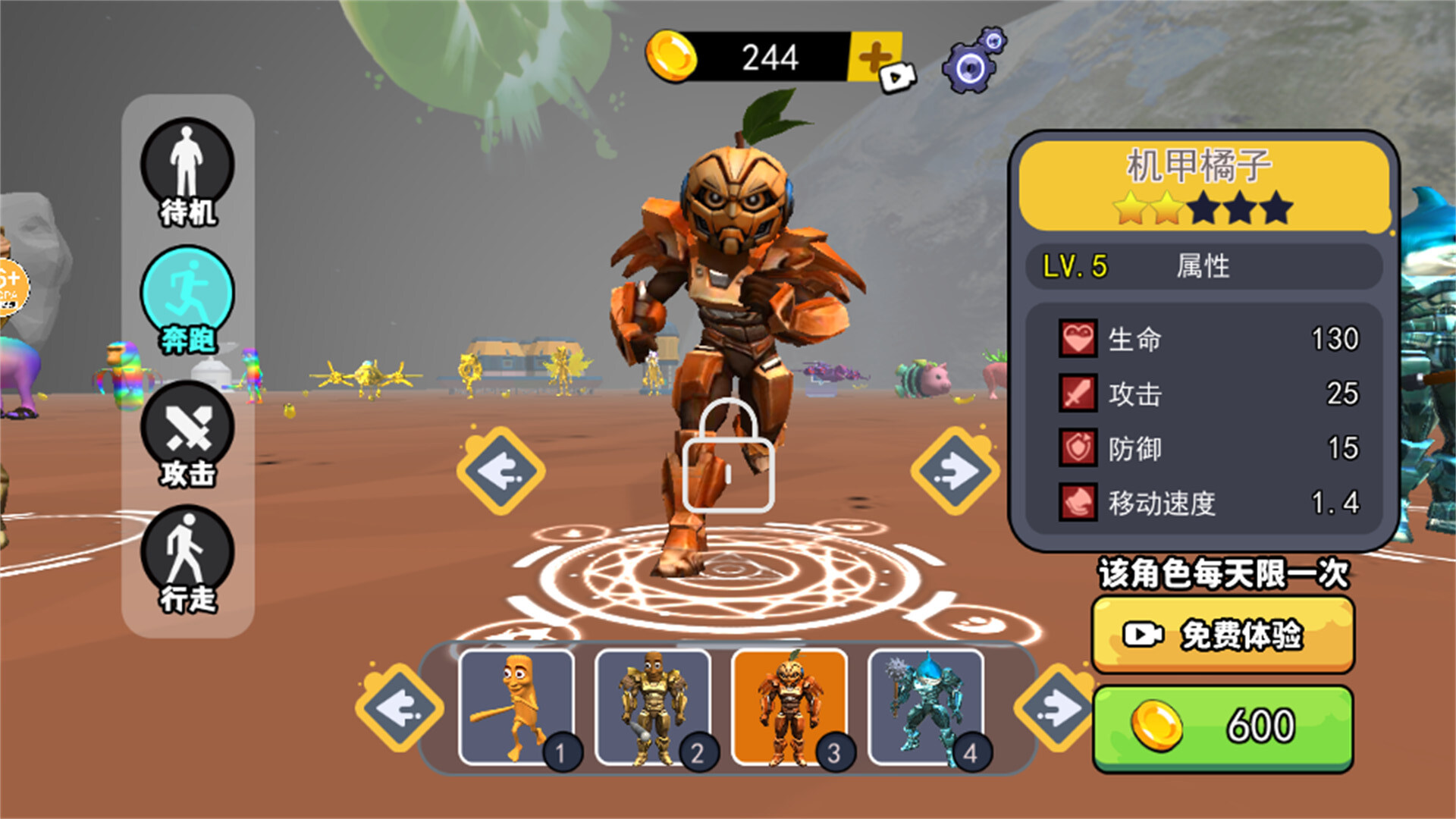Buy the character for 600 coins

(x=1222, y=726)
